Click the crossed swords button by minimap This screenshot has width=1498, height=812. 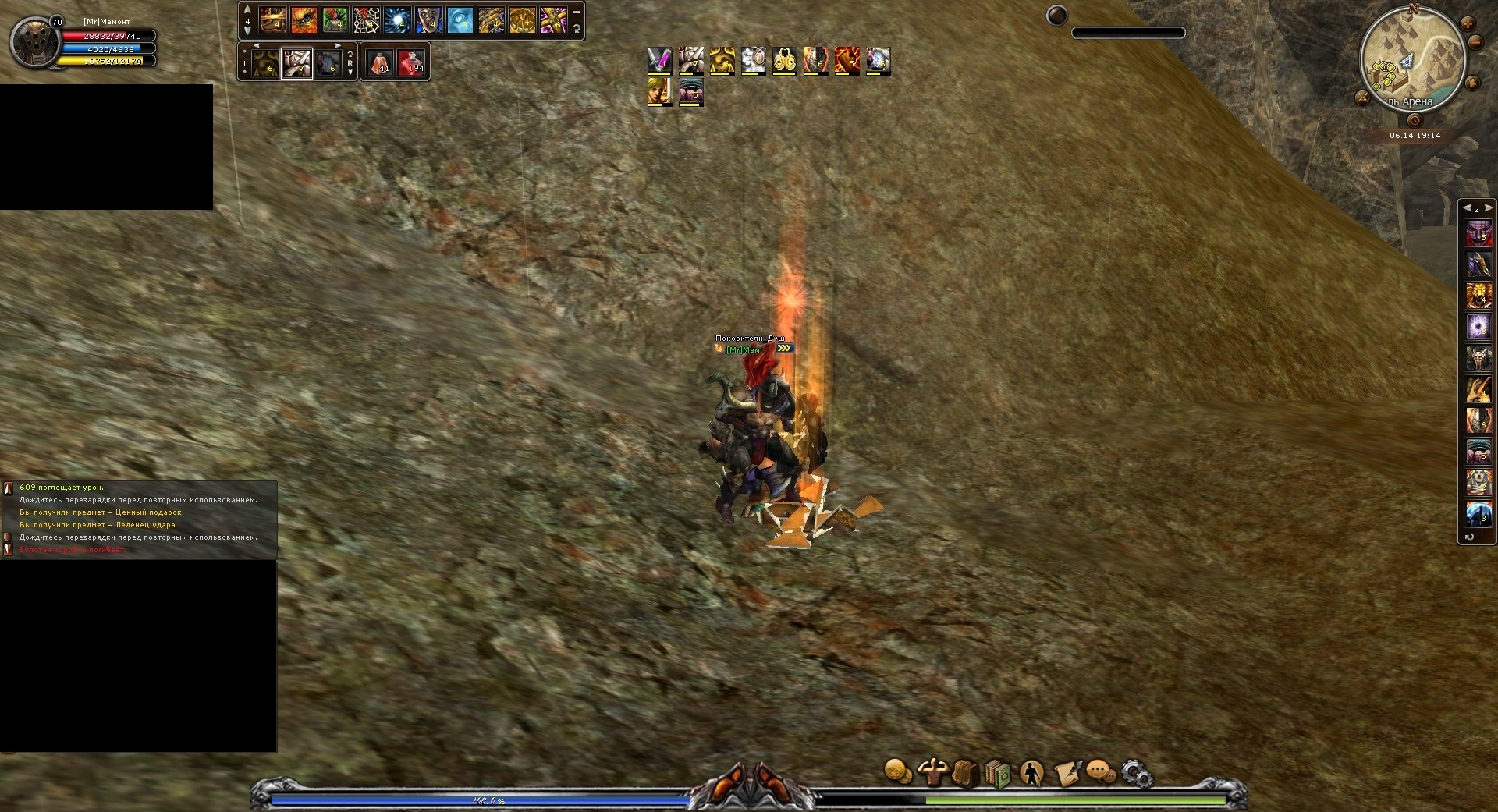pos(1363,98)
